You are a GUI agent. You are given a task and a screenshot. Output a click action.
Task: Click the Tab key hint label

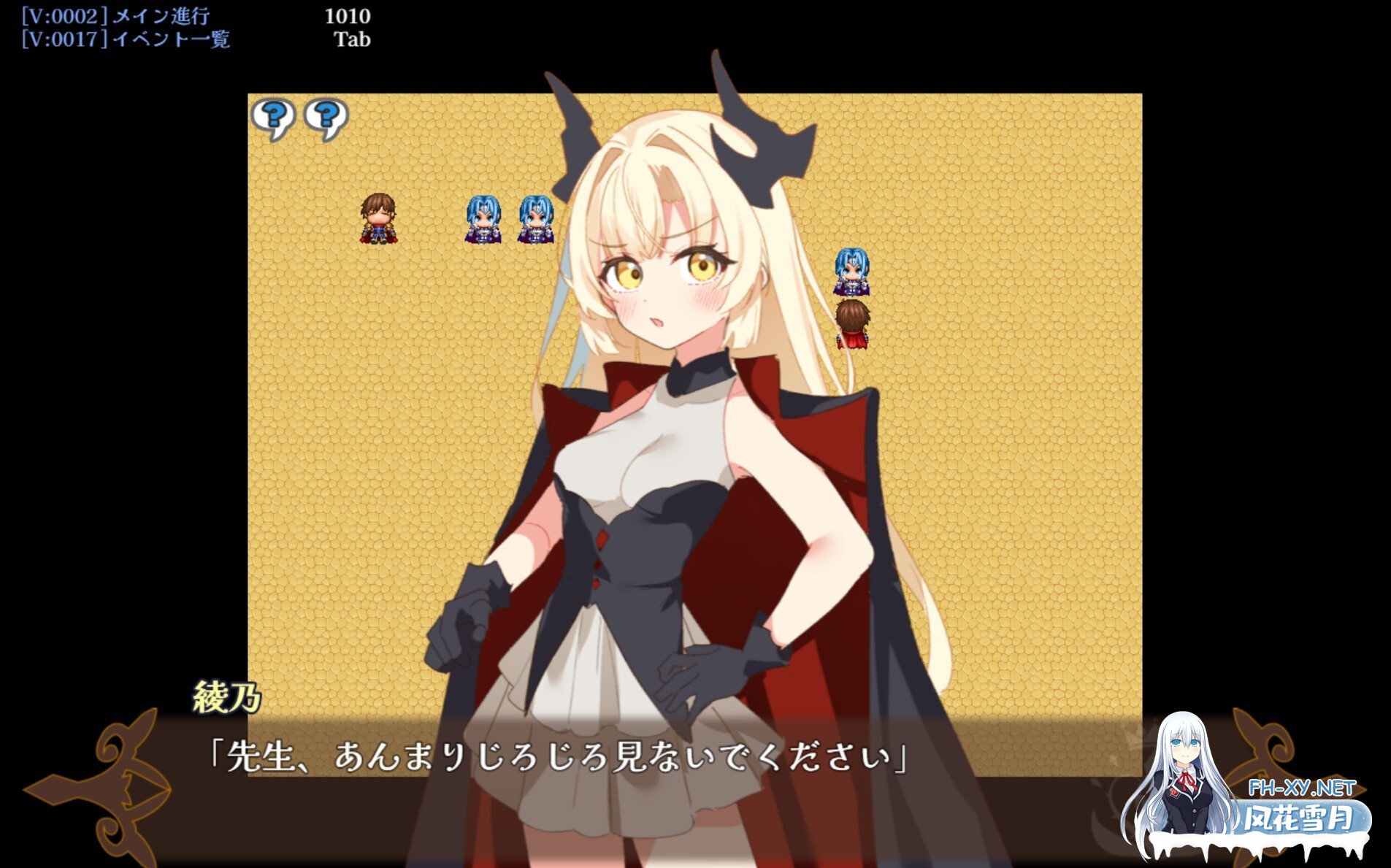(353, 40)
